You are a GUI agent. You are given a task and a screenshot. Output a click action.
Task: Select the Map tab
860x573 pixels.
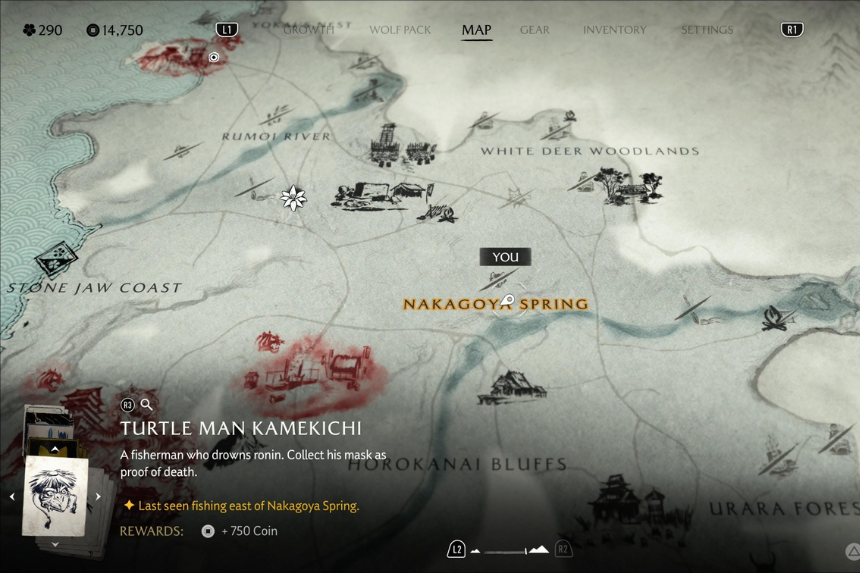coord(476,30)
